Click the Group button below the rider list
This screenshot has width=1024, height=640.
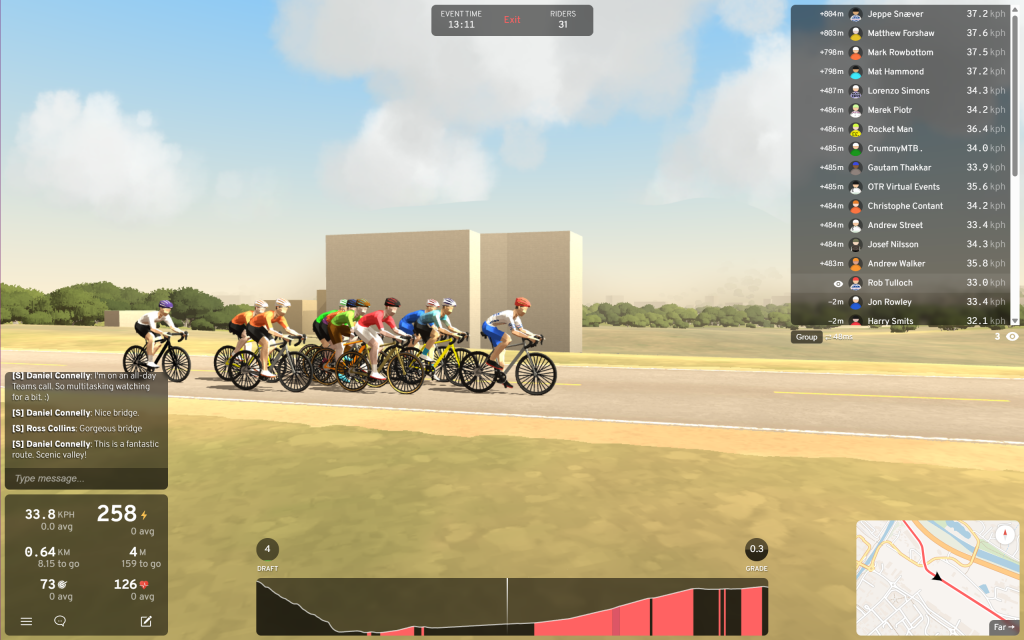pos(806,337)
